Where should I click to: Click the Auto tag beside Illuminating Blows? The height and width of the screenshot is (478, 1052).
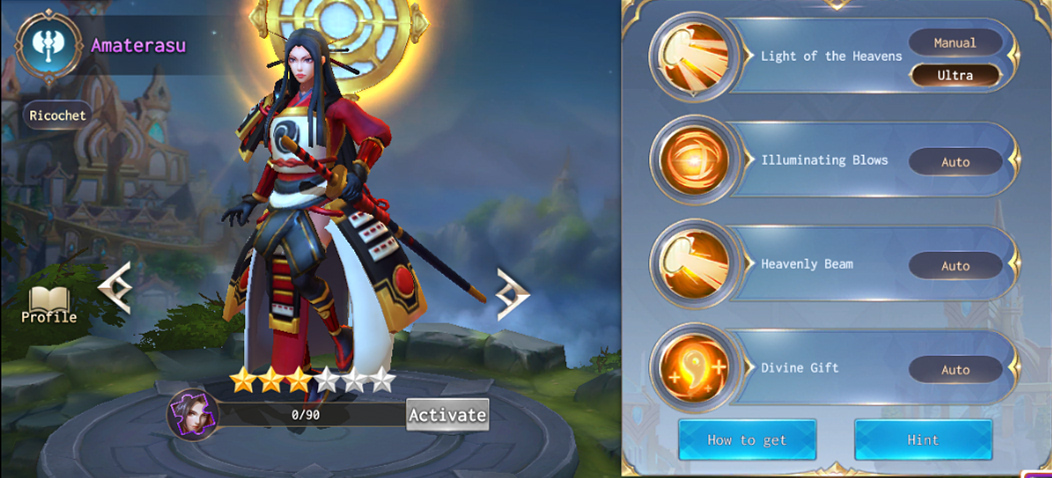coord(955,162)
